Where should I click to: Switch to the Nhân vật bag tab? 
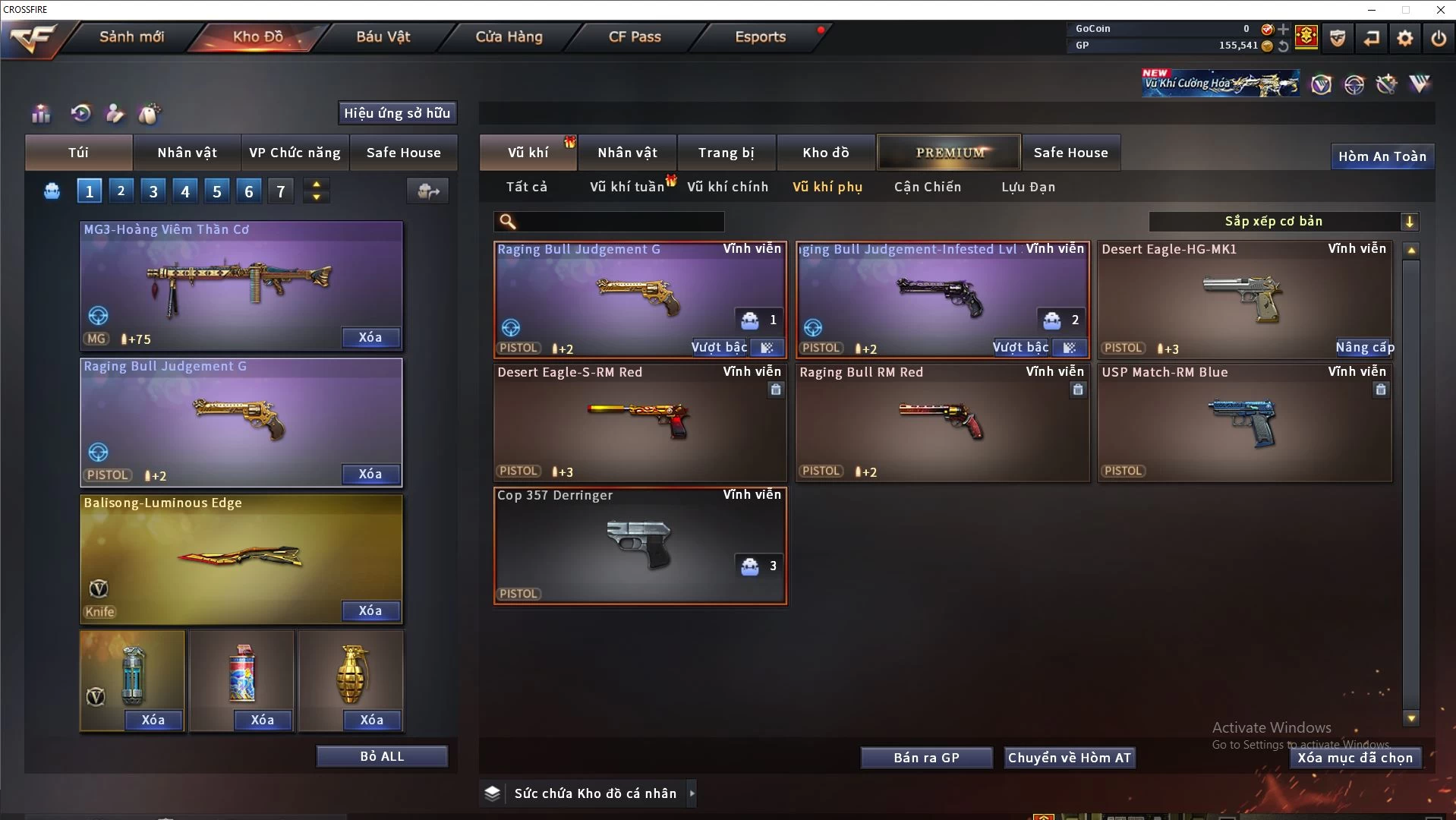[187, 153]
